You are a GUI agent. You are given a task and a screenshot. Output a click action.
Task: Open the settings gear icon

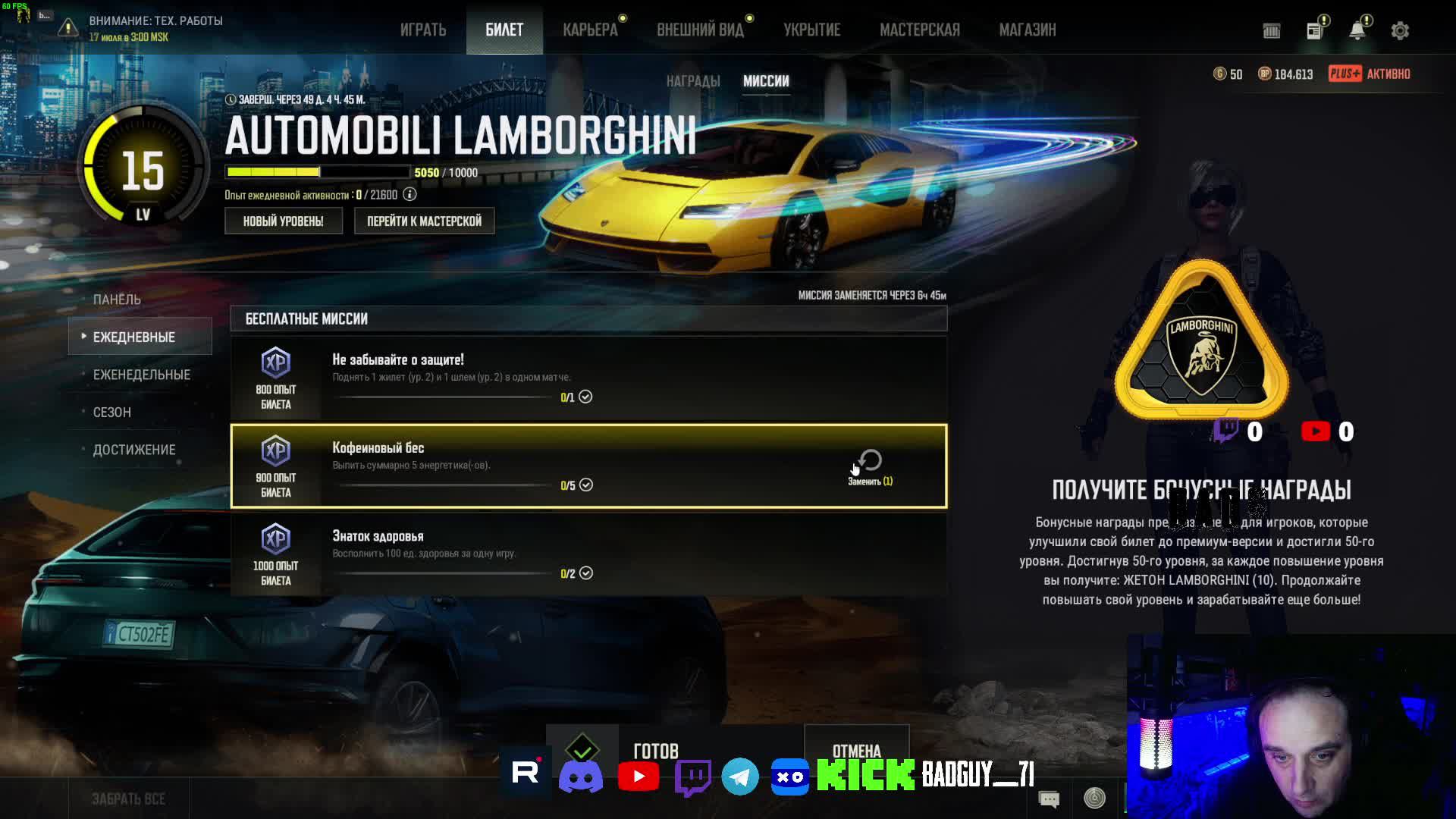(x=1400, y=30)
